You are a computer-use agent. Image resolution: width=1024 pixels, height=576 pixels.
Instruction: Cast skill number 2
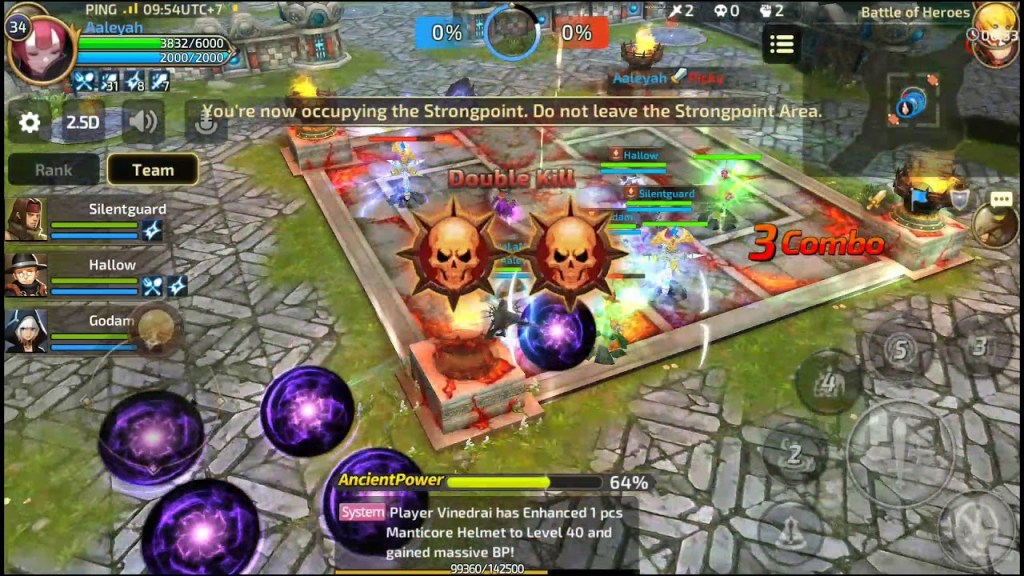[x=793, y=454]
